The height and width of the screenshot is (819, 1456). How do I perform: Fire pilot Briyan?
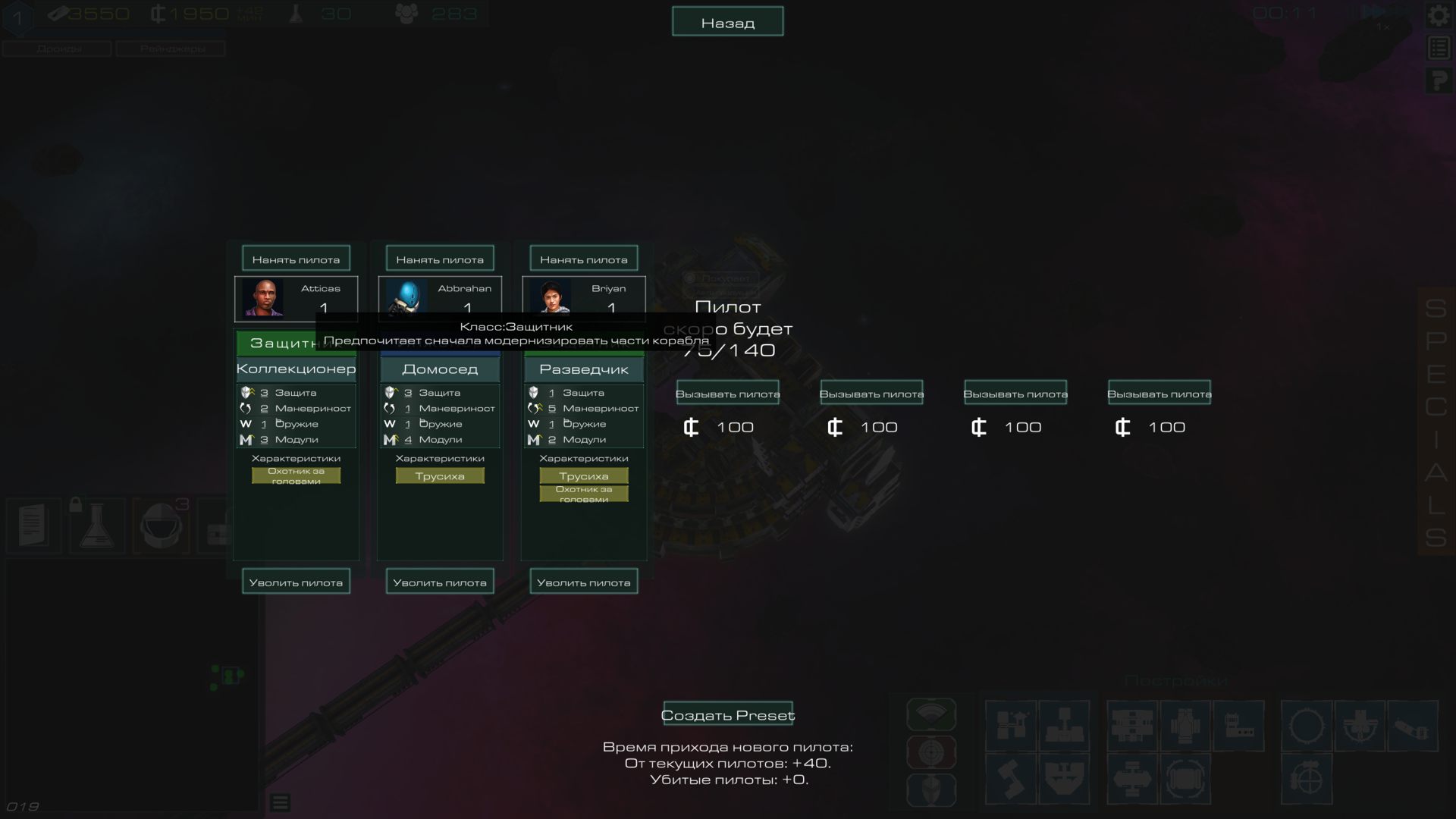click(x=583, y=582)
